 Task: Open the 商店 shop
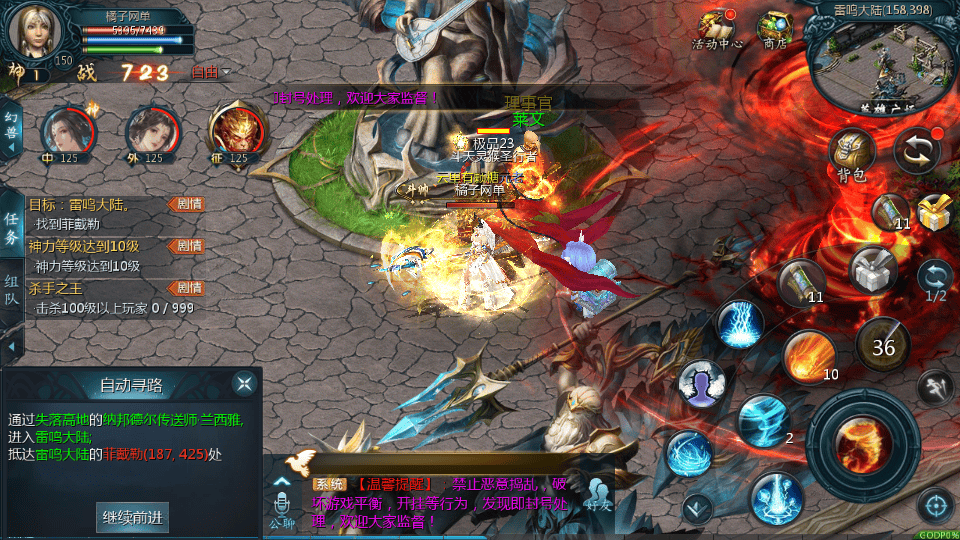[x=775, y=29]
